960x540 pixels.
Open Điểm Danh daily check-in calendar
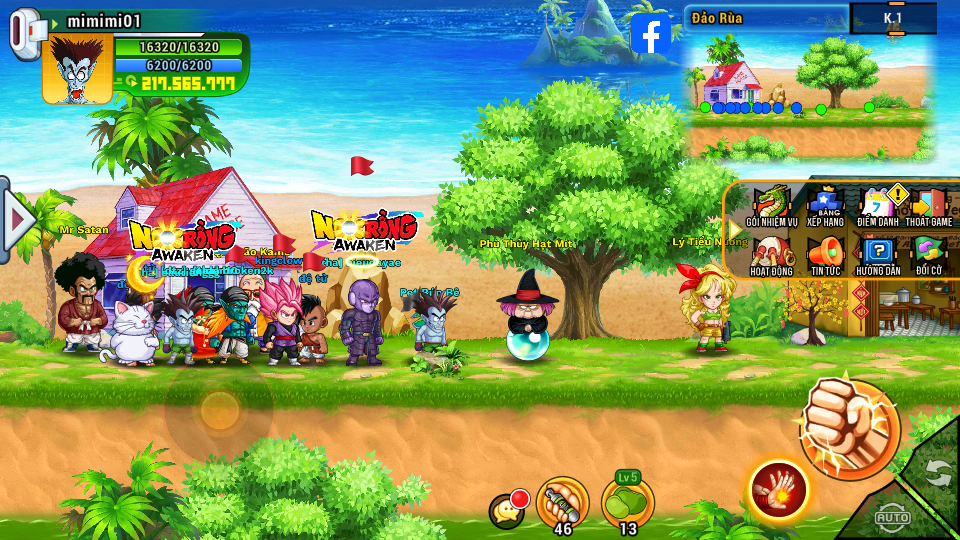coord(878,205)
